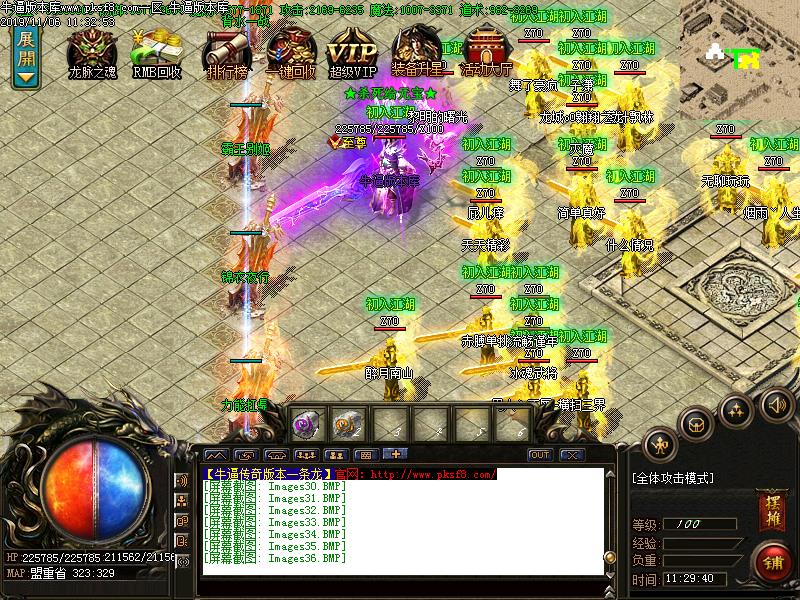800x600 pixels.
Task: Toggle sound with the speaker button
Action: (775, 404)
